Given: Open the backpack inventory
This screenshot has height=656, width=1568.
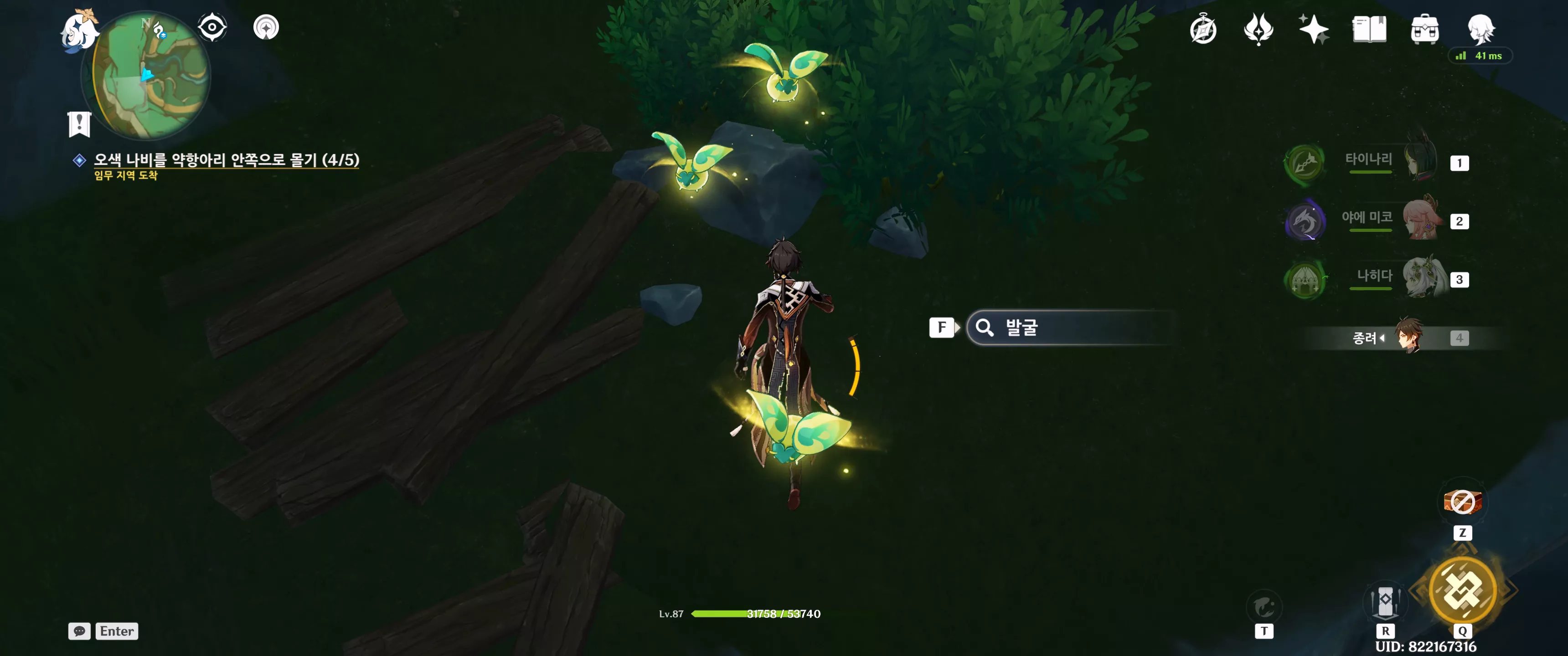Looking at the screenshot, I should point(1424,29).
